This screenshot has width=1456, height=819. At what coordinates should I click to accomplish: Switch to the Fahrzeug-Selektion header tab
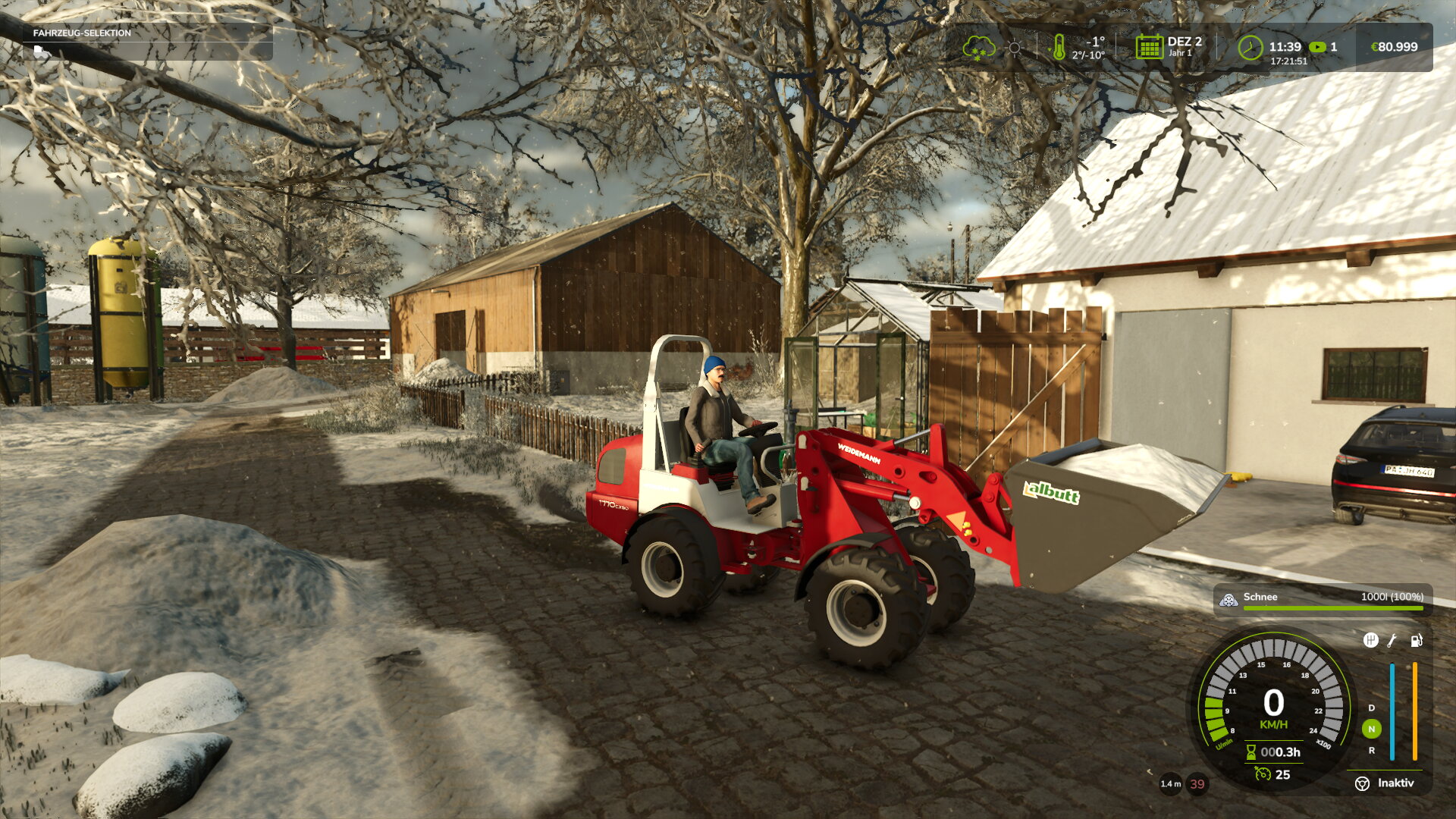pyautogui.click(x=80, y=33)
